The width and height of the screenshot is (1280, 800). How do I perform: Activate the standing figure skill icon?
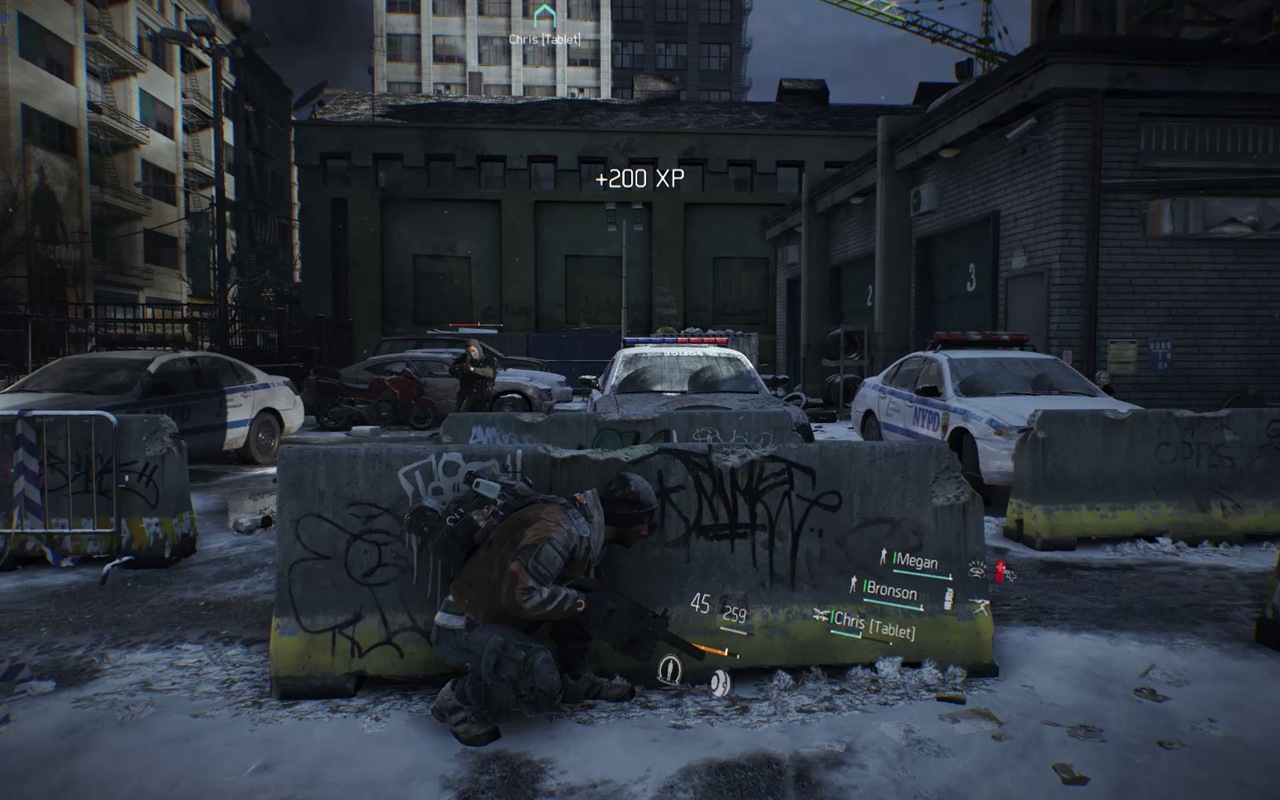(669, 669)
